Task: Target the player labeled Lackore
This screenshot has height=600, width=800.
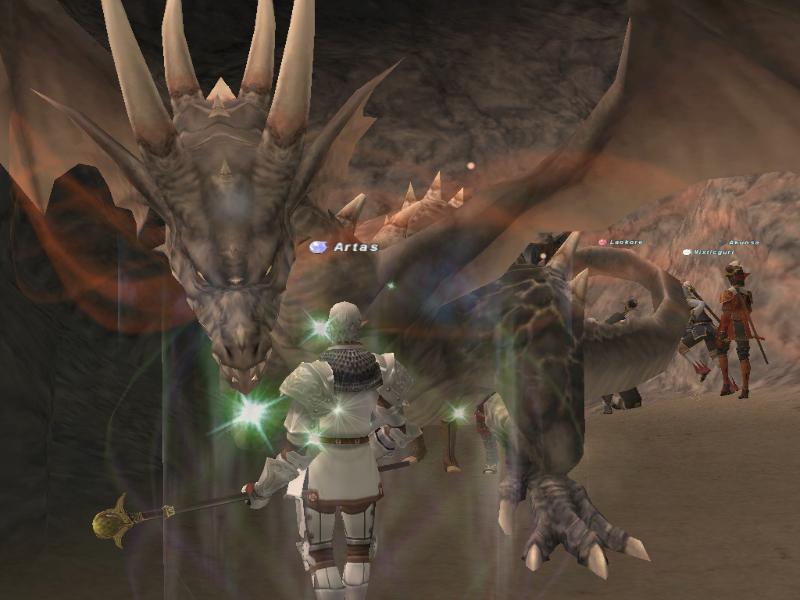Action: point(625,242)
